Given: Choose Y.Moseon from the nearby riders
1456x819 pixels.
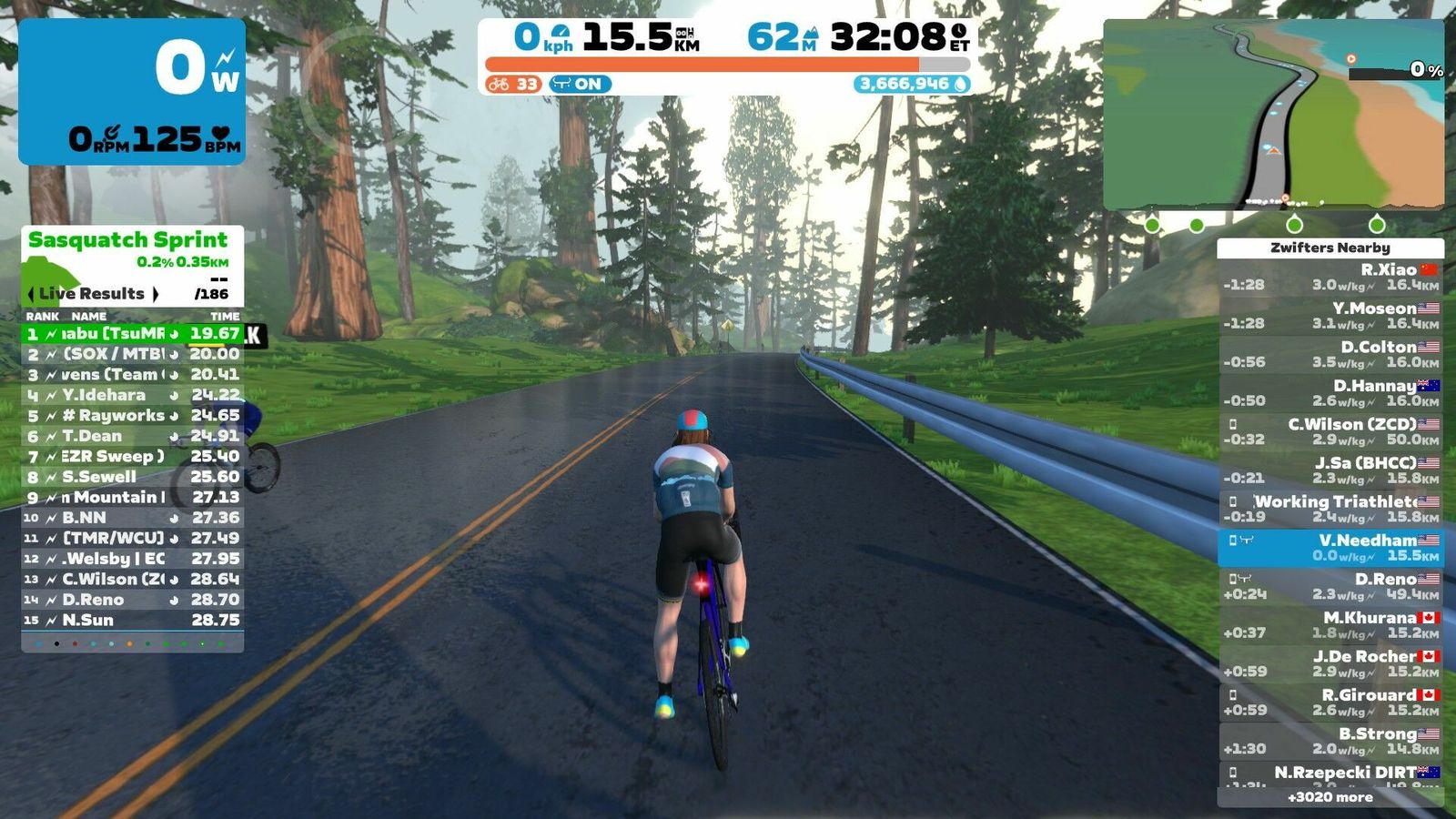Looking at the screenshot, I should pos(1330,316).
